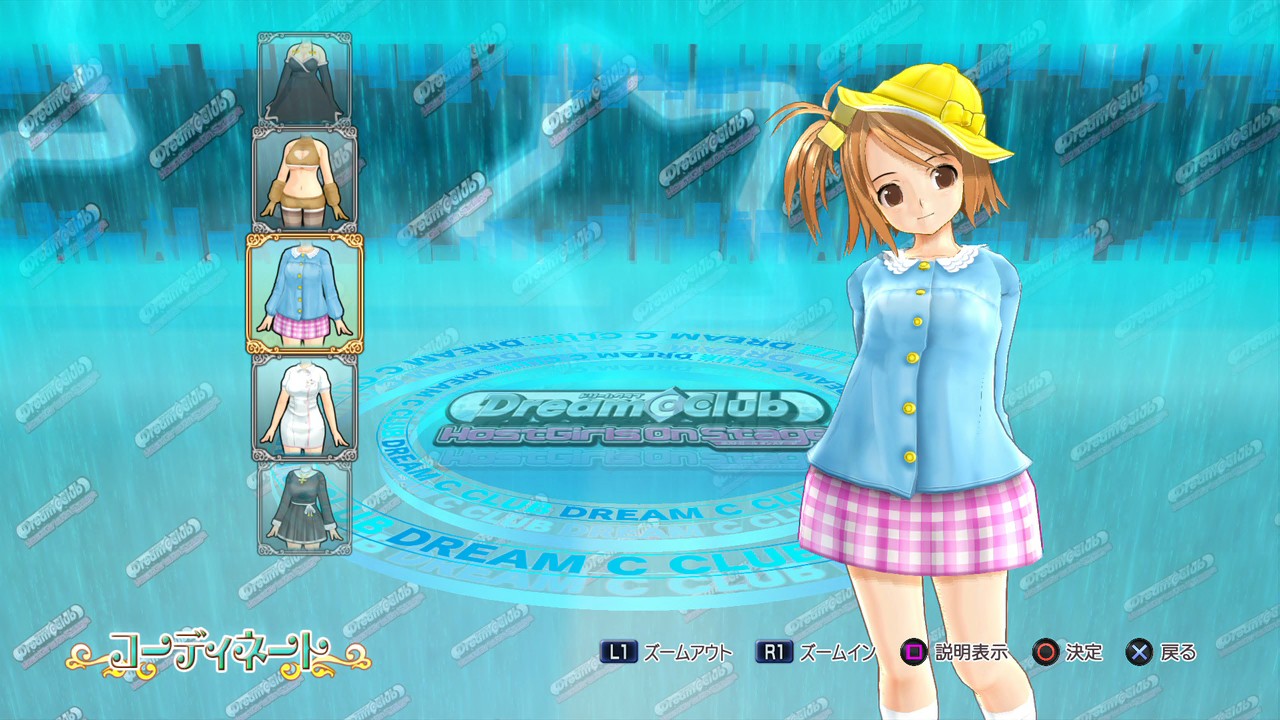Choose the dark gray pleated uniform
This screenshot has width=1280, height=720.
[x=305, y=507]
